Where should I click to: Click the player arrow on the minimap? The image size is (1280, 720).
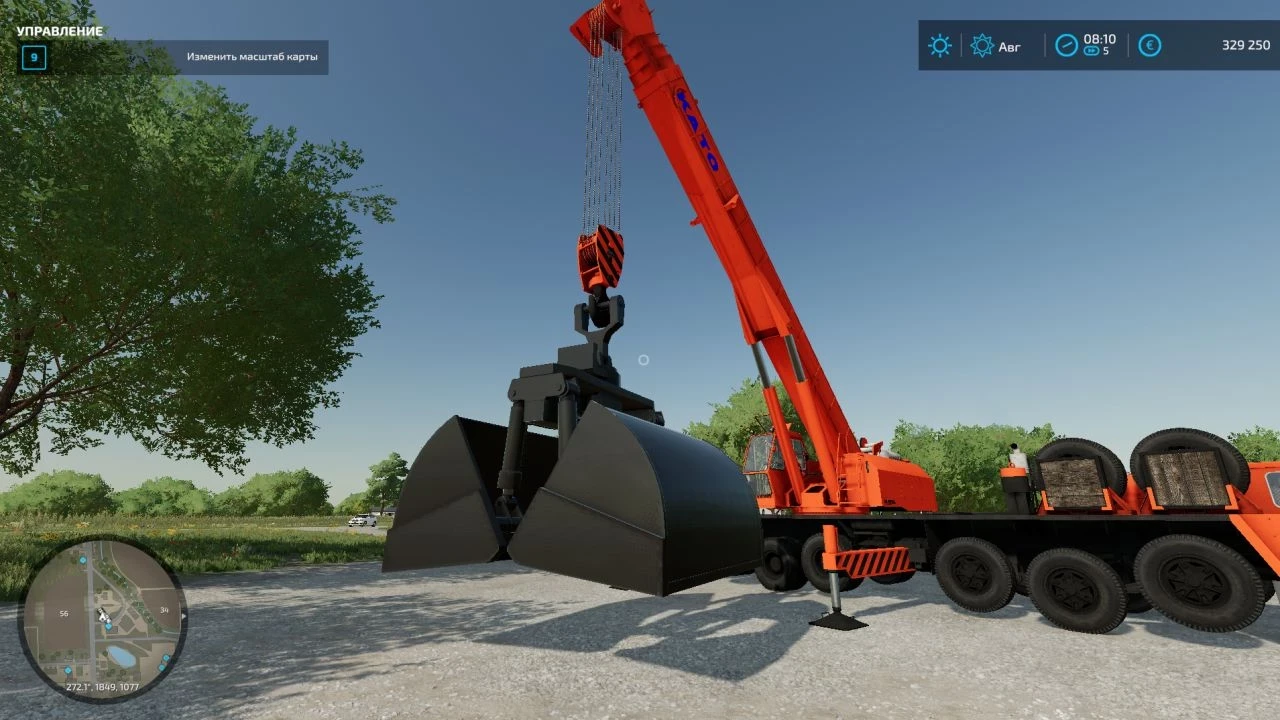pyautogui.click(x=103, y=617)
